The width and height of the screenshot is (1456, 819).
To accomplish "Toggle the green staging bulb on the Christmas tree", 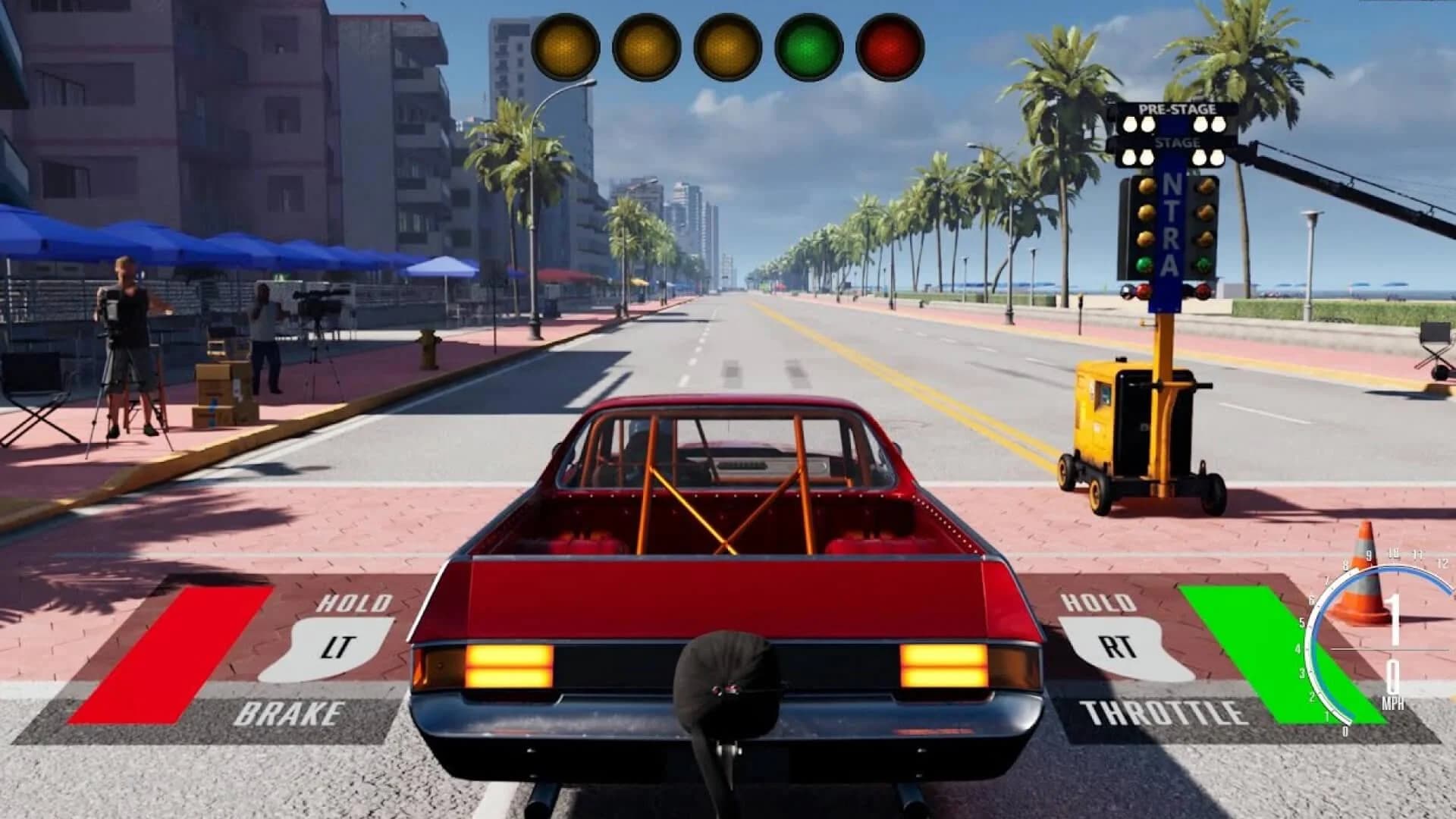I will [x=1146, y=265].
